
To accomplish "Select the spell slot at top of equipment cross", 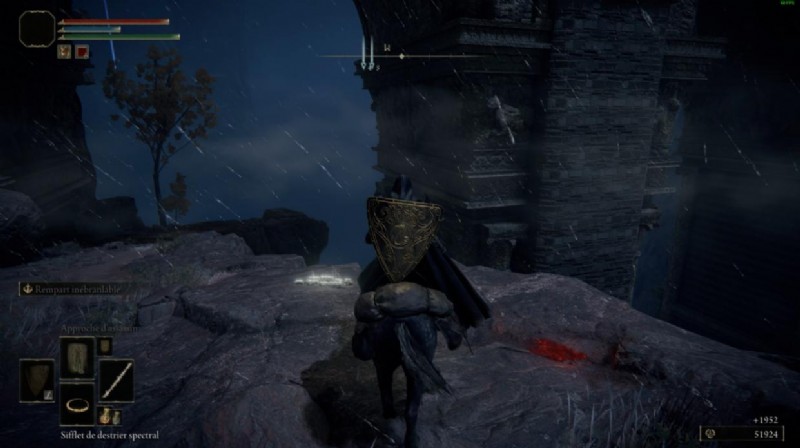I will 77,354.
